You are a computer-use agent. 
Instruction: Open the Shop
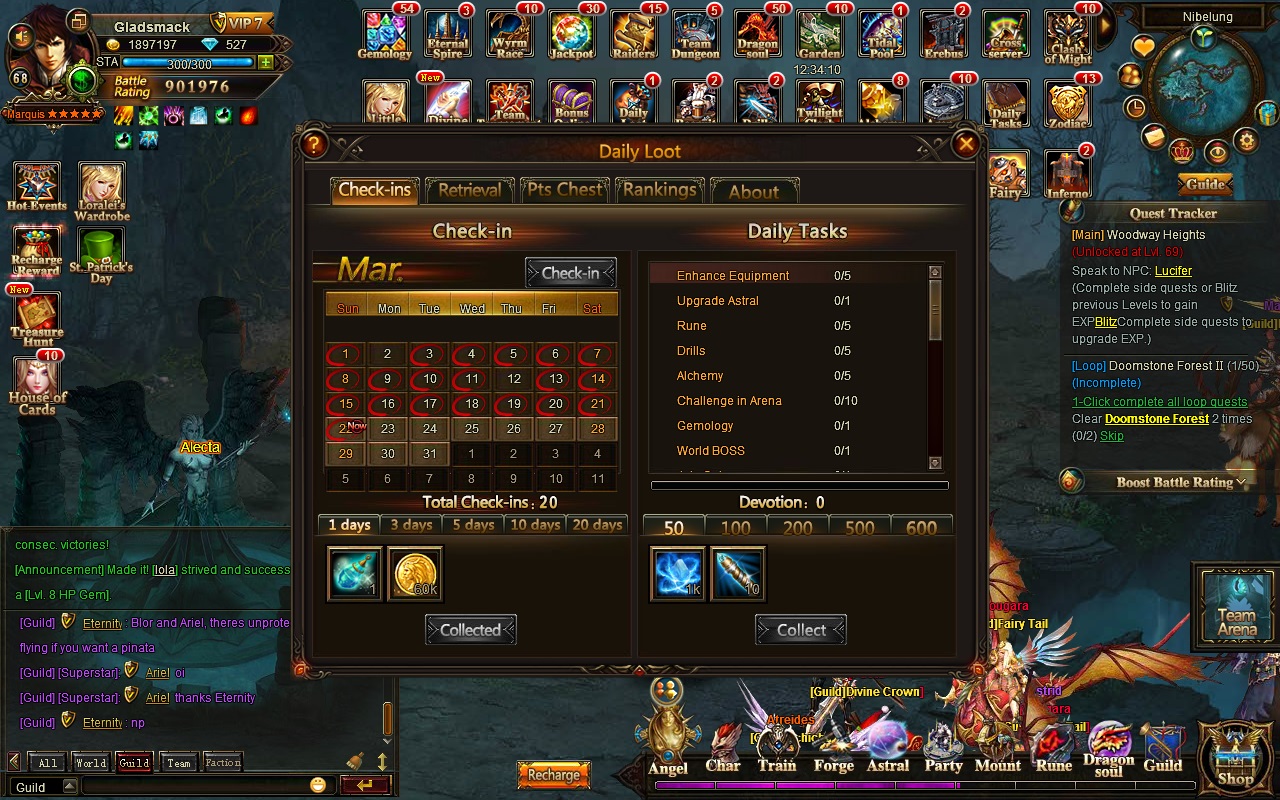pyautogui.click(x=1235, y=757)
